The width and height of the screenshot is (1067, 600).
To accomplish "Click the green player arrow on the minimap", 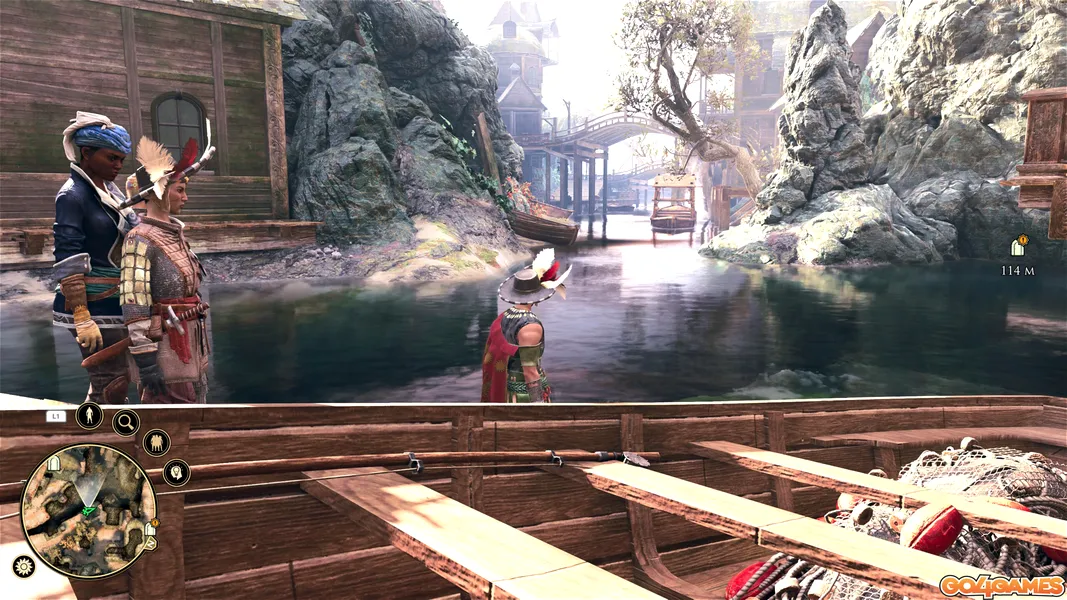I will 89,511.
